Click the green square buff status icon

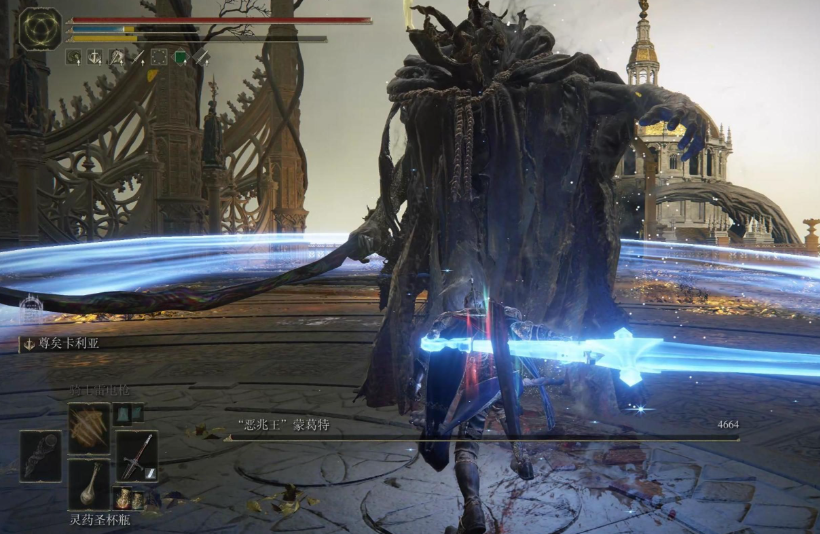[180, 57]
